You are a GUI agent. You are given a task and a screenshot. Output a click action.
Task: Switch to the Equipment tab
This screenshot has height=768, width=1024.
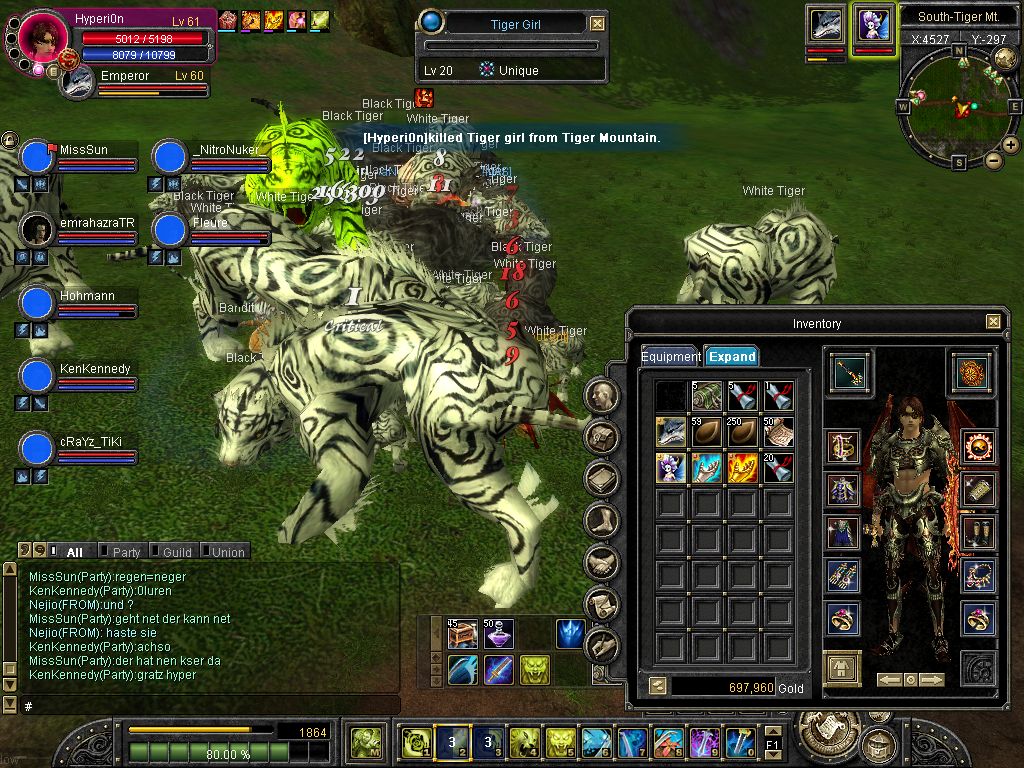click(670, 356)
